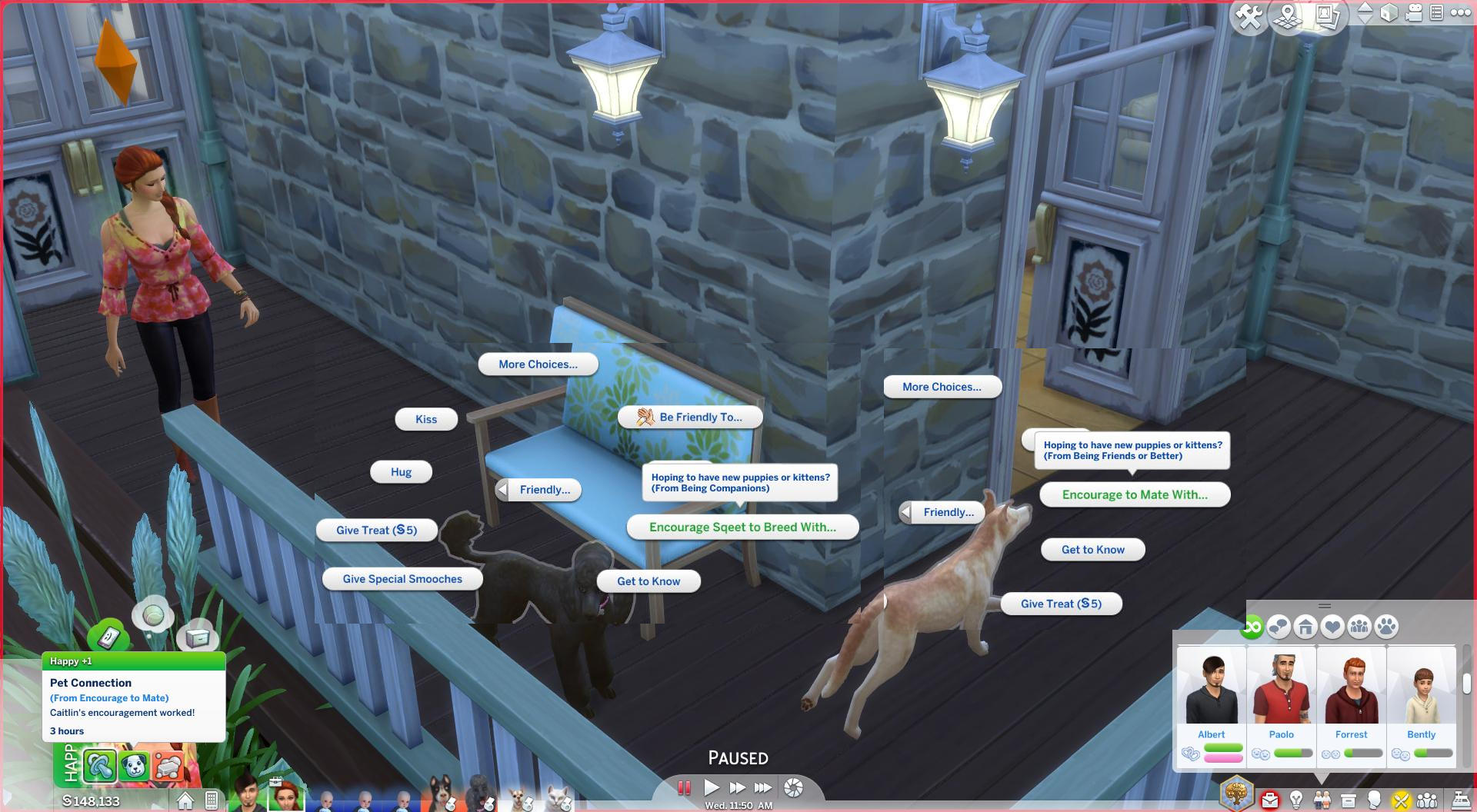Image resolution: width=1477 pixels, height=812 pixels.
Task: Open the Skills panel lightbulb icon
Action: [x=1295, y=800]
